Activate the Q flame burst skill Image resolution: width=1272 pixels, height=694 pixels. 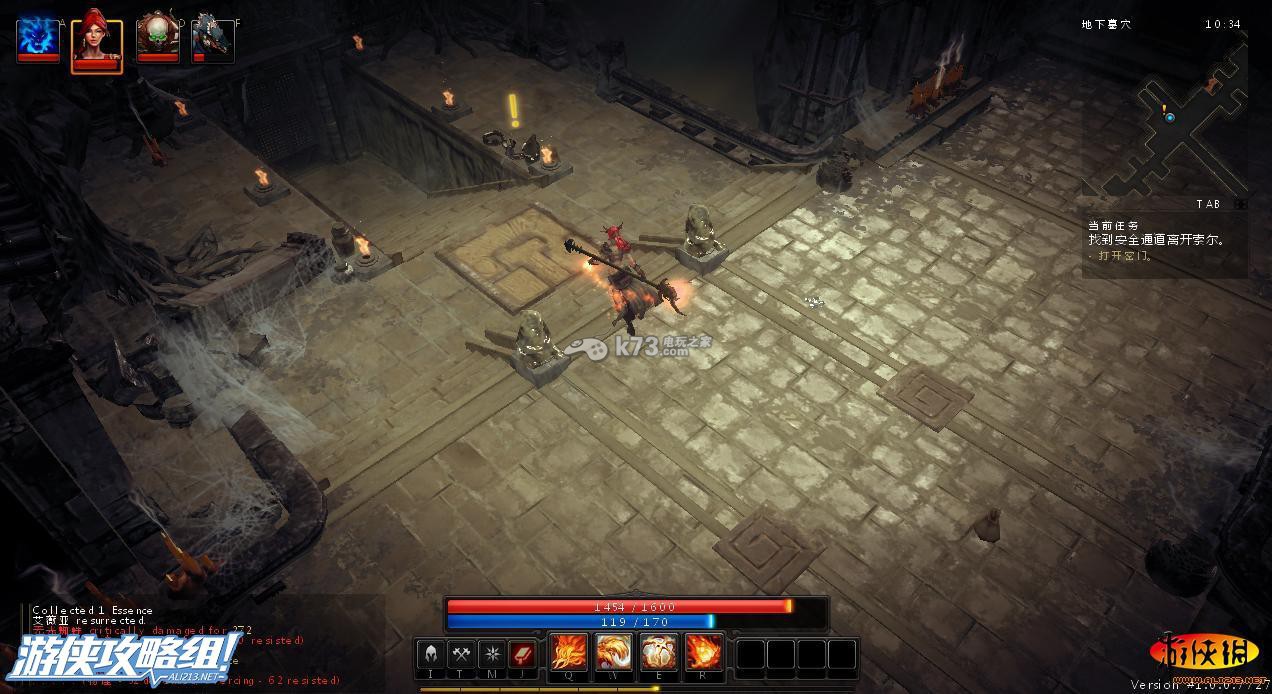click(x=569, y=654)
